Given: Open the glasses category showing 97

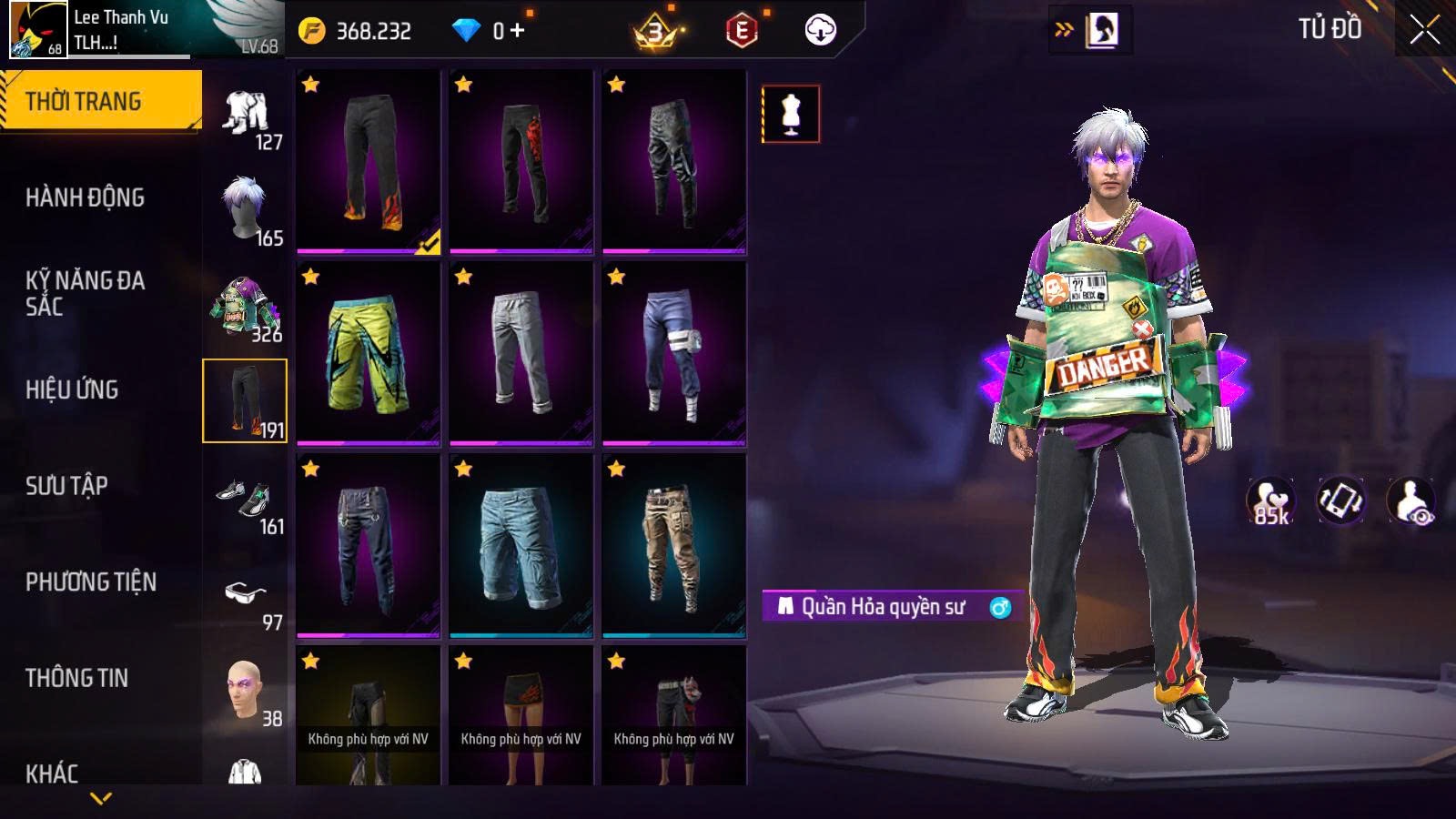Looking at the screenshot, I should point(246,595).
